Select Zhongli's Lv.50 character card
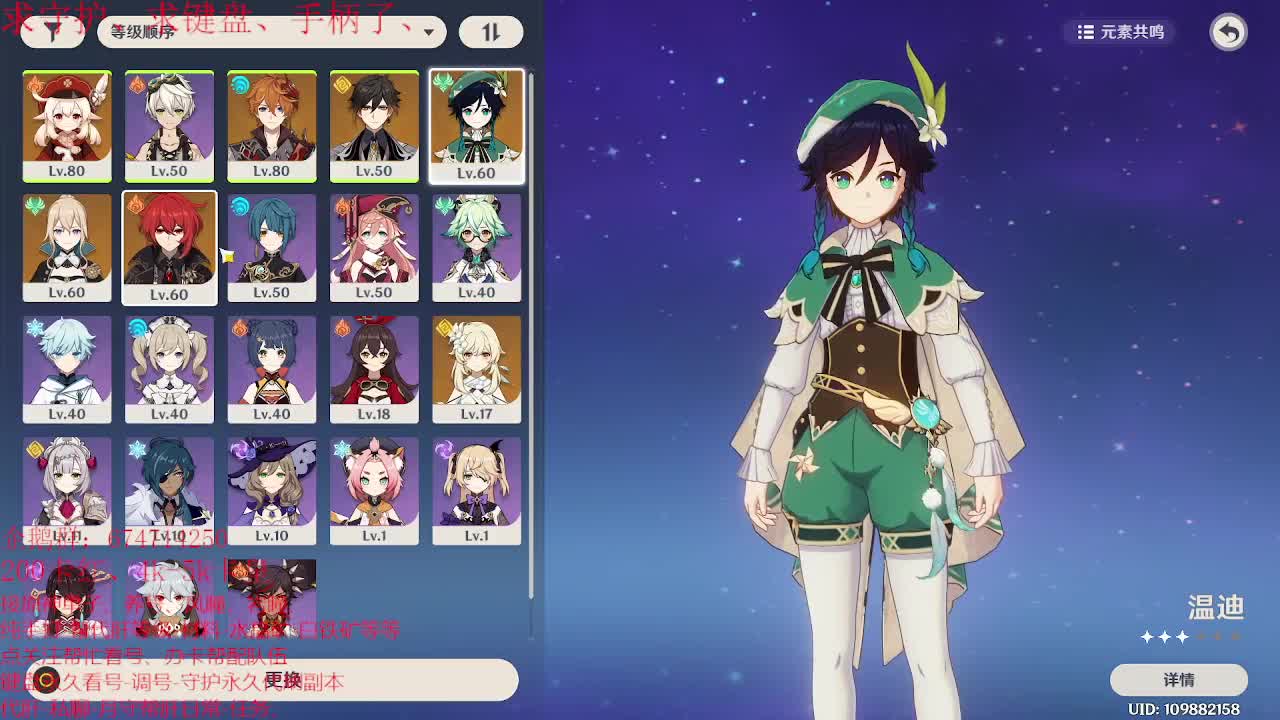Image resolution: width=1280 pixels, height=720 pixels. (374, 126)
